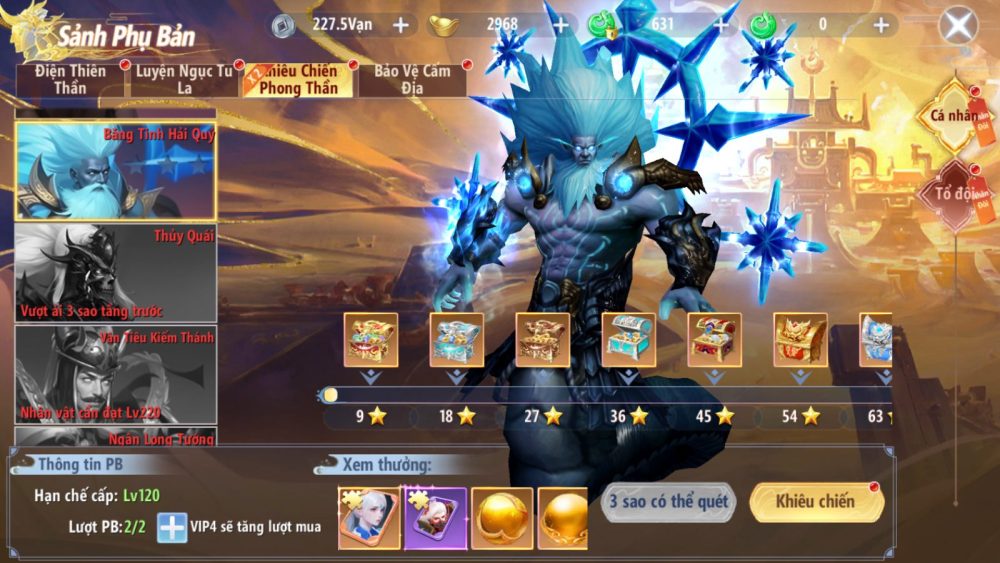Screen dimensions: 1000x563
Task: Click the Khiêu chiến challenge button
Action: [x=815, y=502]
